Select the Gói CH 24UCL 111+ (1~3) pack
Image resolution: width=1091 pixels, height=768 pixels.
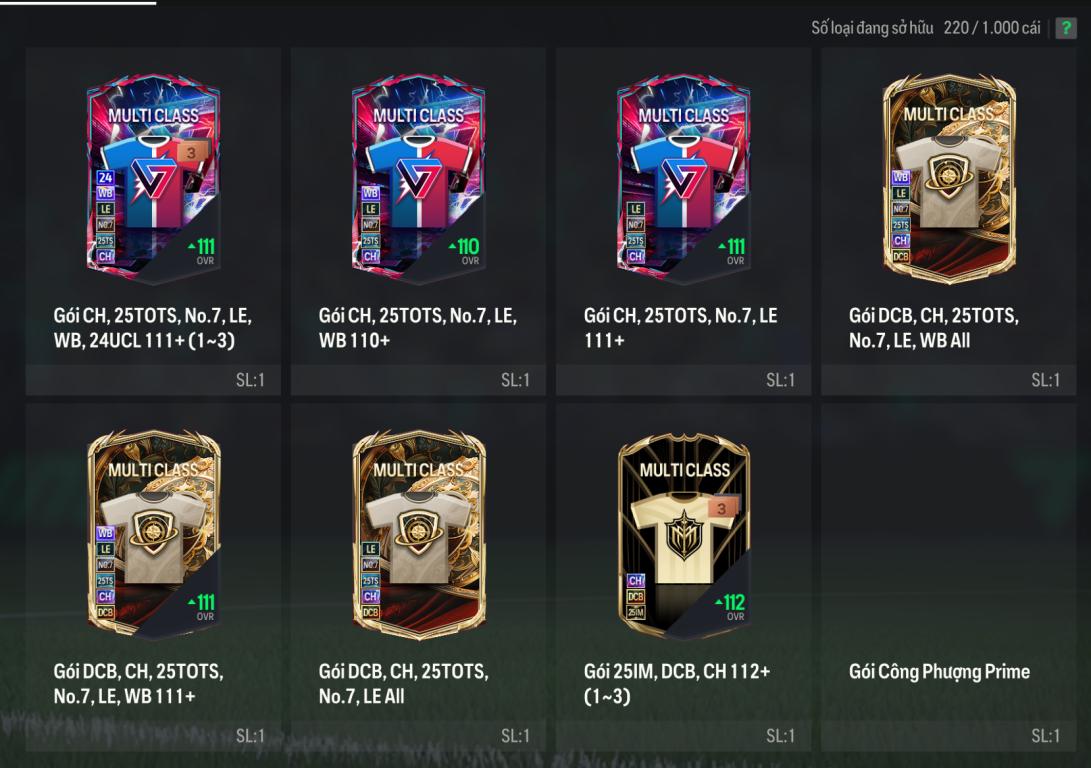click(153, 182)
